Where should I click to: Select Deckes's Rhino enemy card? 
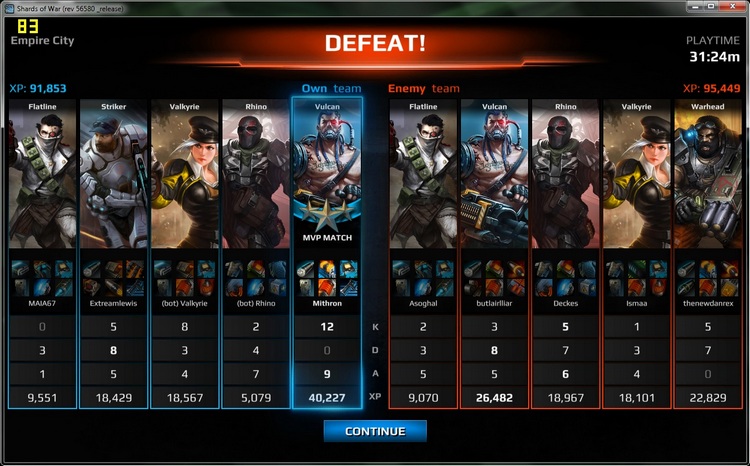click(565, 180)
